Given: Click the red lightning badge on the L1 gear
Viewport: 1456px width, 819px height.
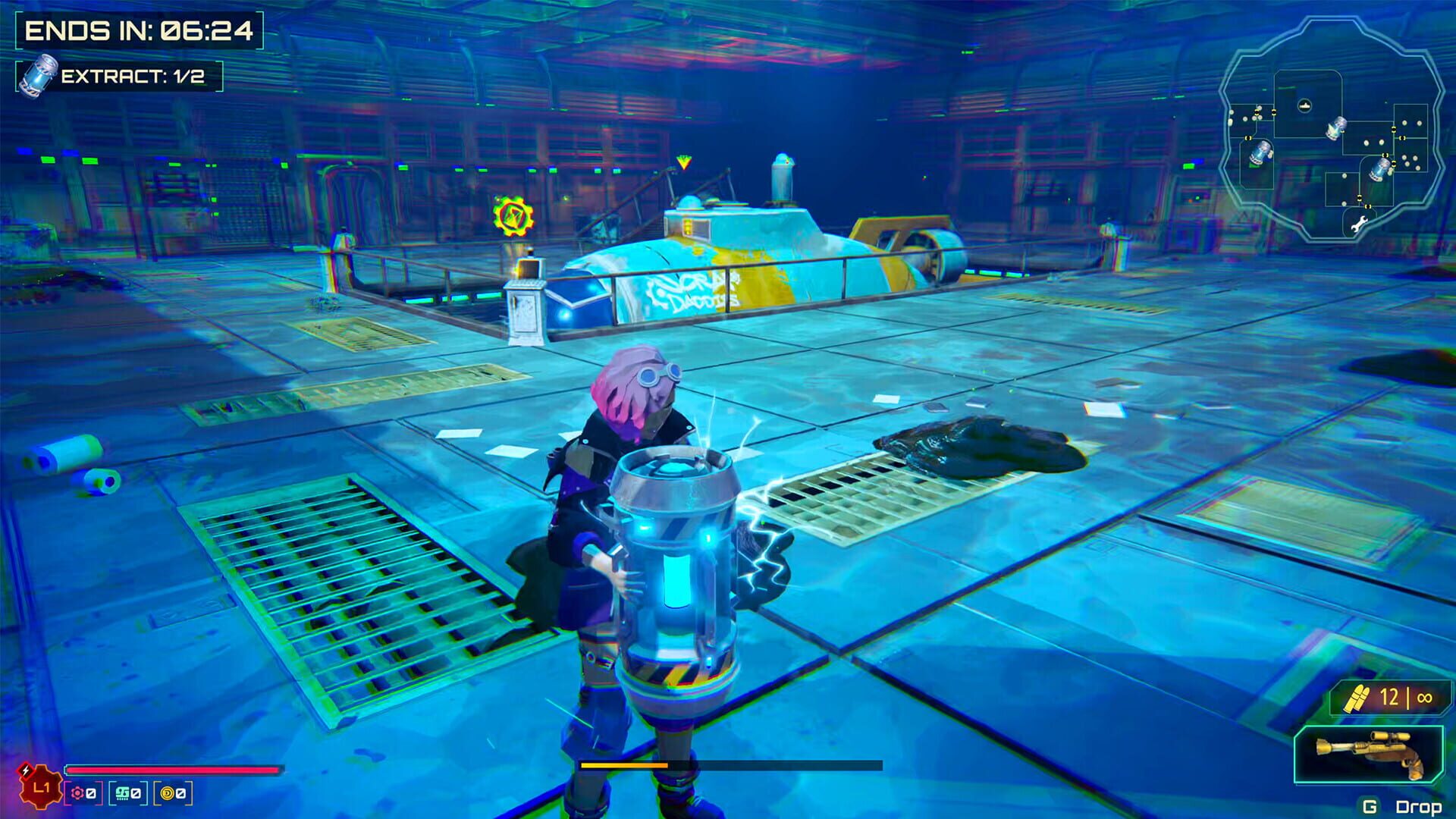Looking at the screenshot, I should (25, 770).
